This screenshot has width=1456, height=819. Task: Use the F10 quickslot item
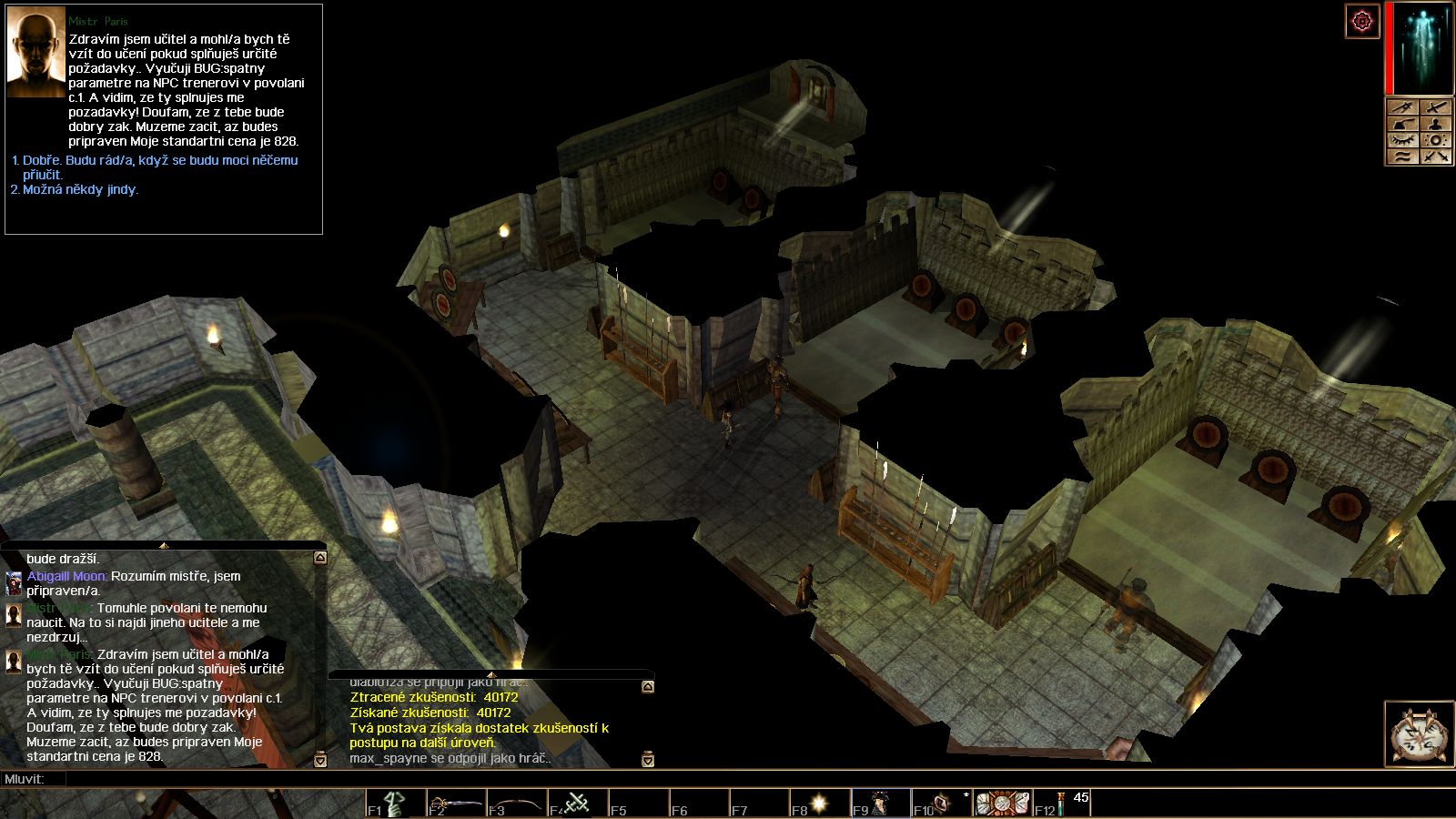point(941,804)
